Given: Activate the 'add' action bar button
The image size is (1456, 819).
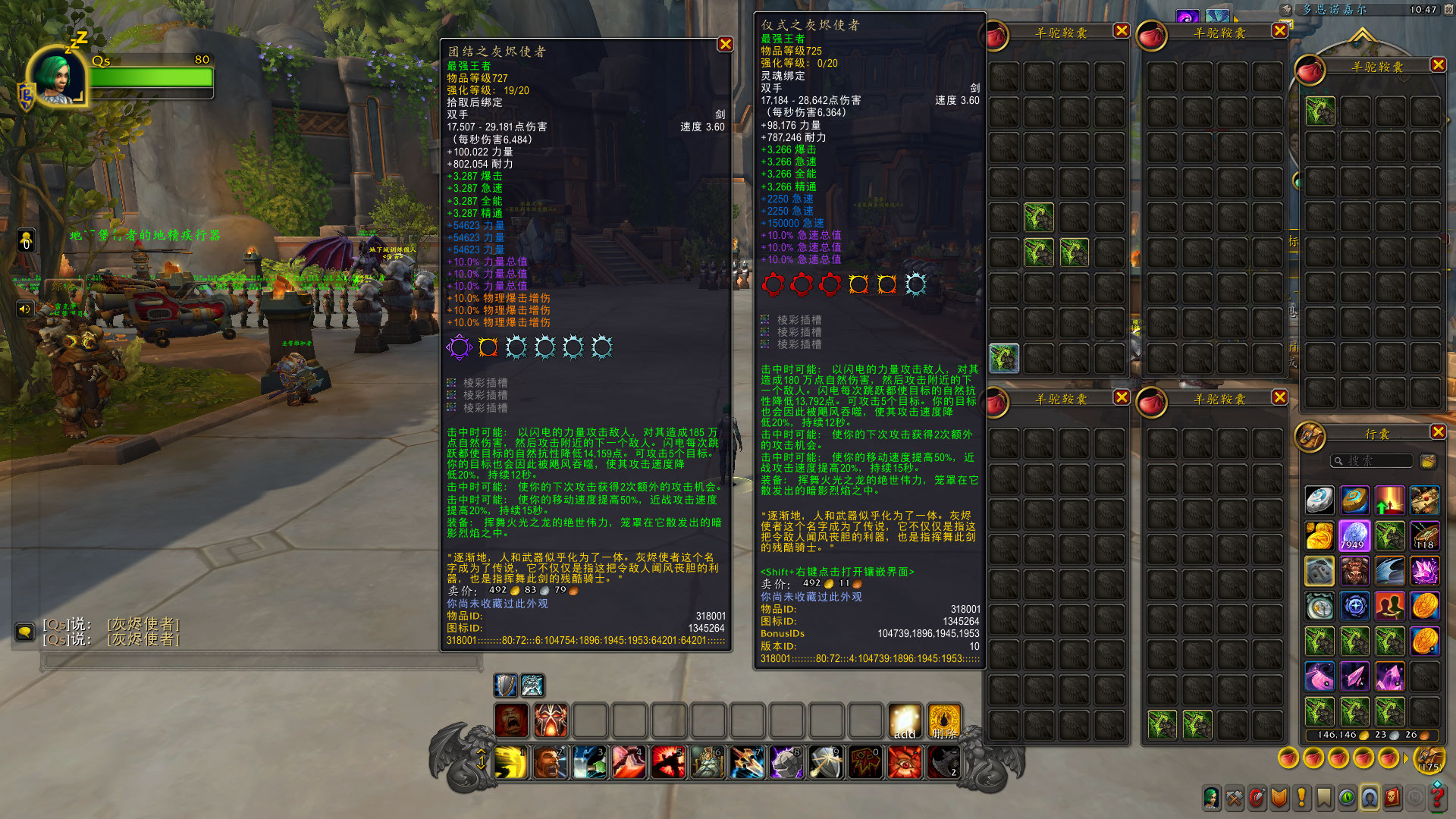Looking at the screenshot, I should point(905,720).
